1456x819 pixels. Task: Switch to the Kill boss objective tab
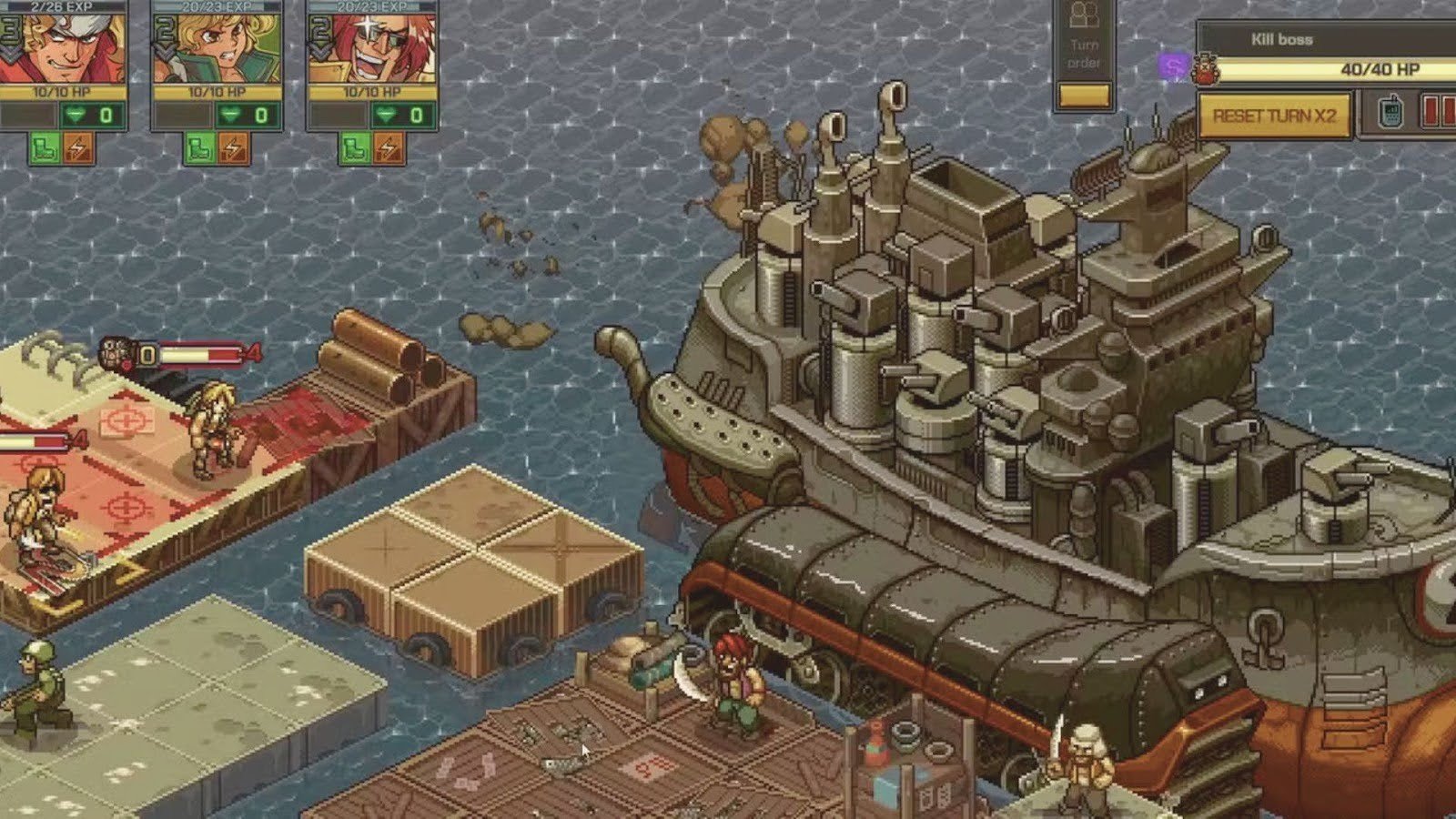(x=1281, y=38)
